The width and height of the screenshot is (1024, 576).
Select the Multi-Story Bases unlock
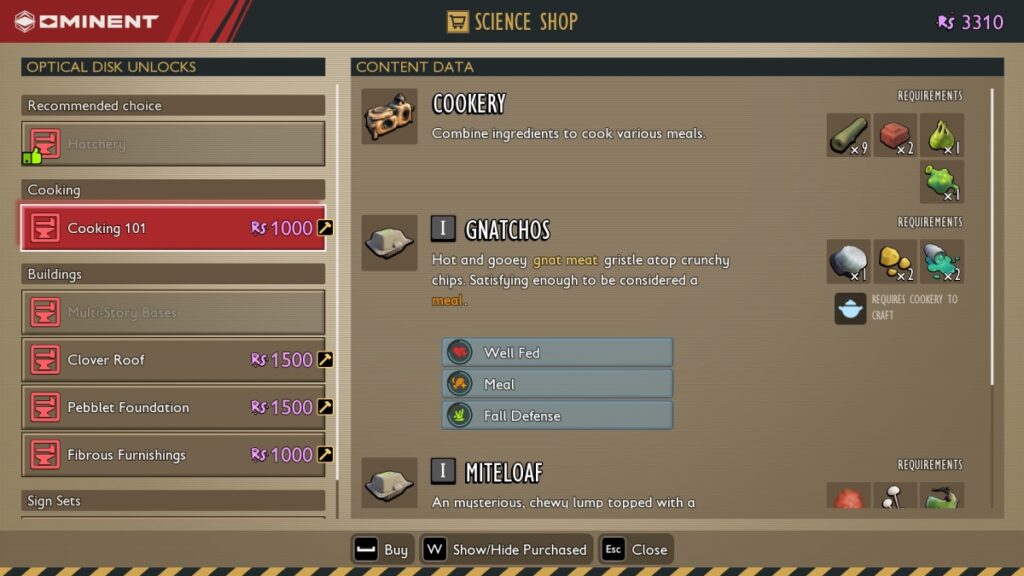pyautogui.click(x=173, y=313)
